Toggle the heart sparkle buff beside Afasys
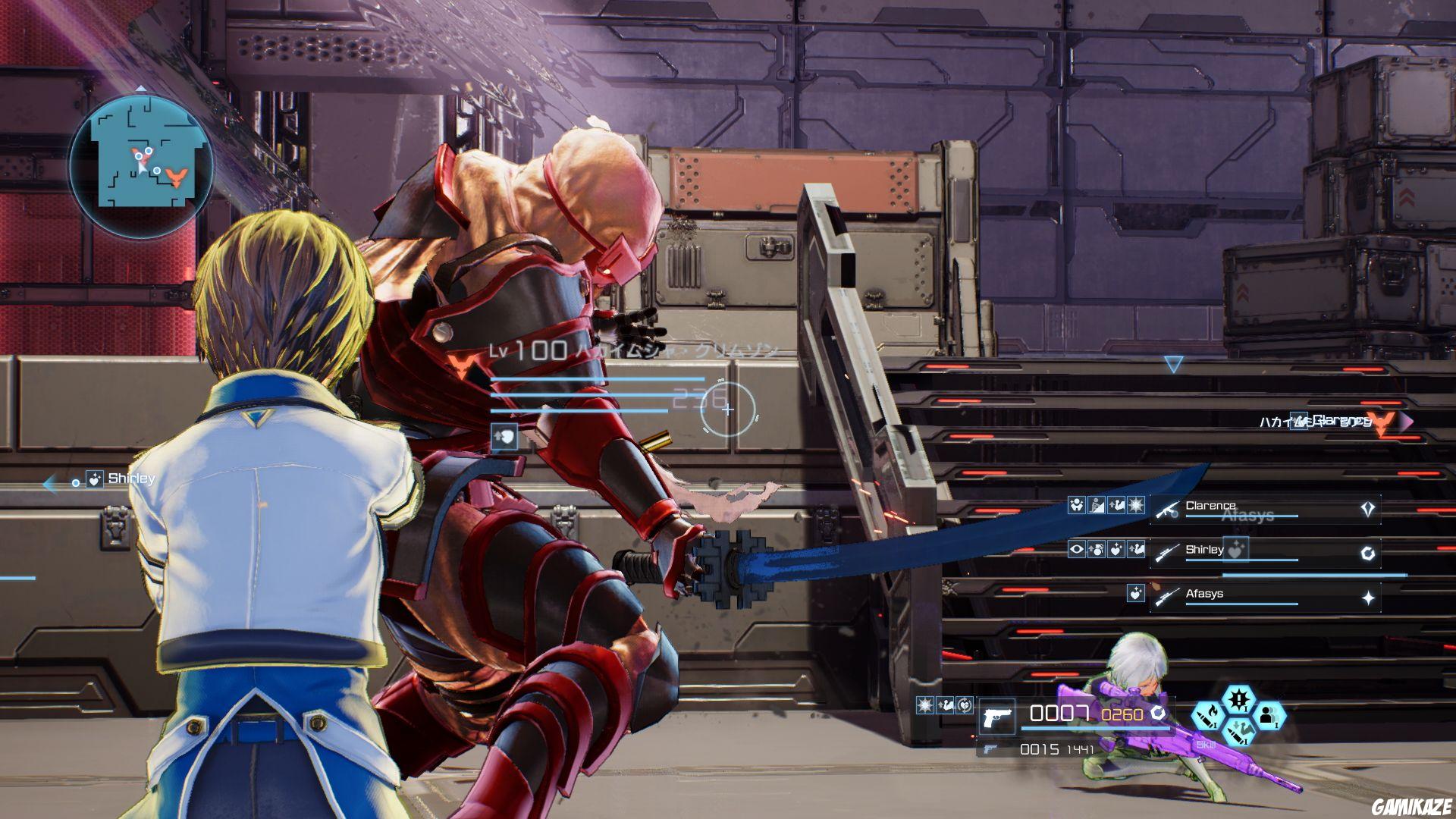 1136,594
